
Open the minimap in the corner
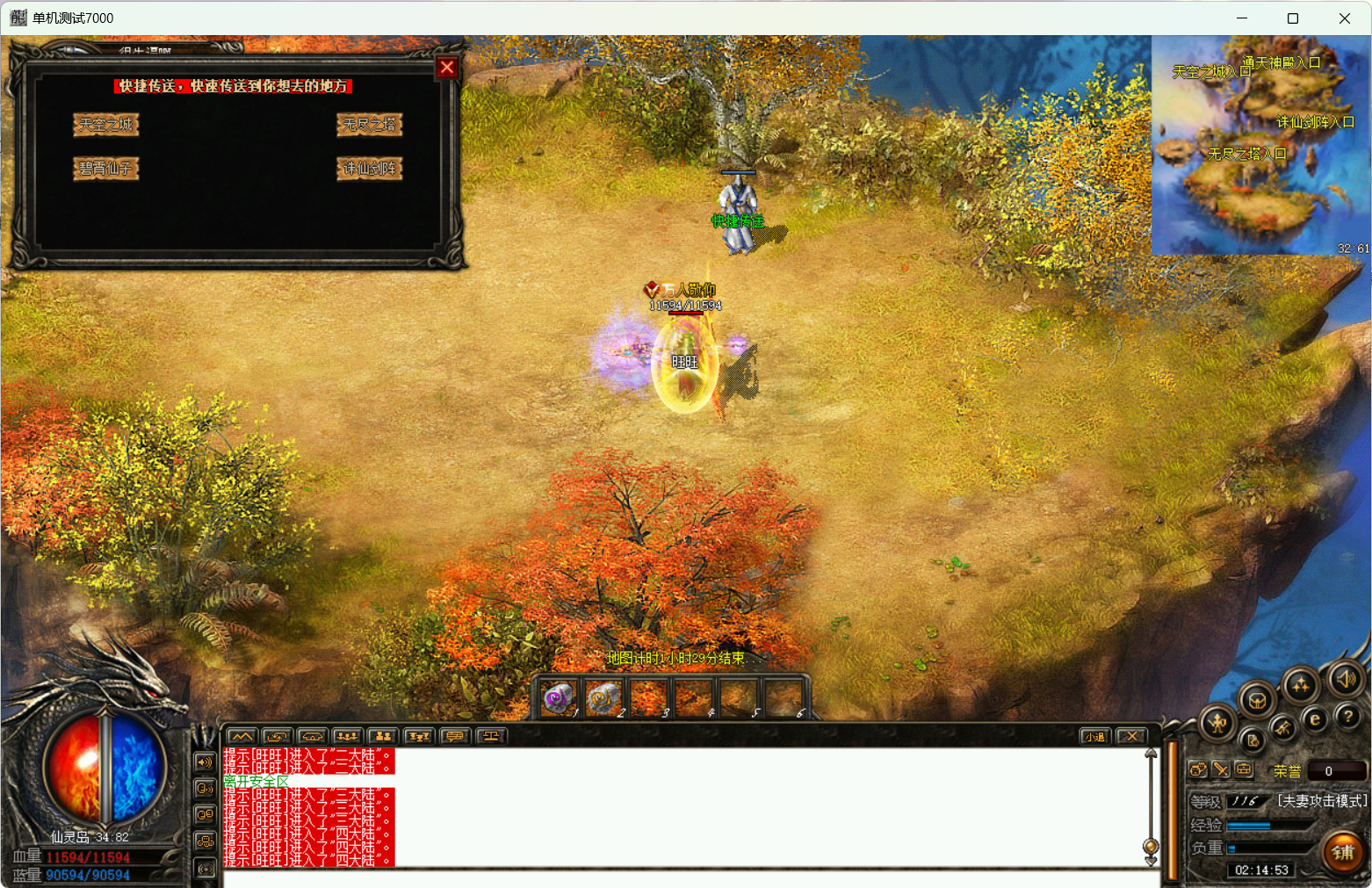(1260, 145)
